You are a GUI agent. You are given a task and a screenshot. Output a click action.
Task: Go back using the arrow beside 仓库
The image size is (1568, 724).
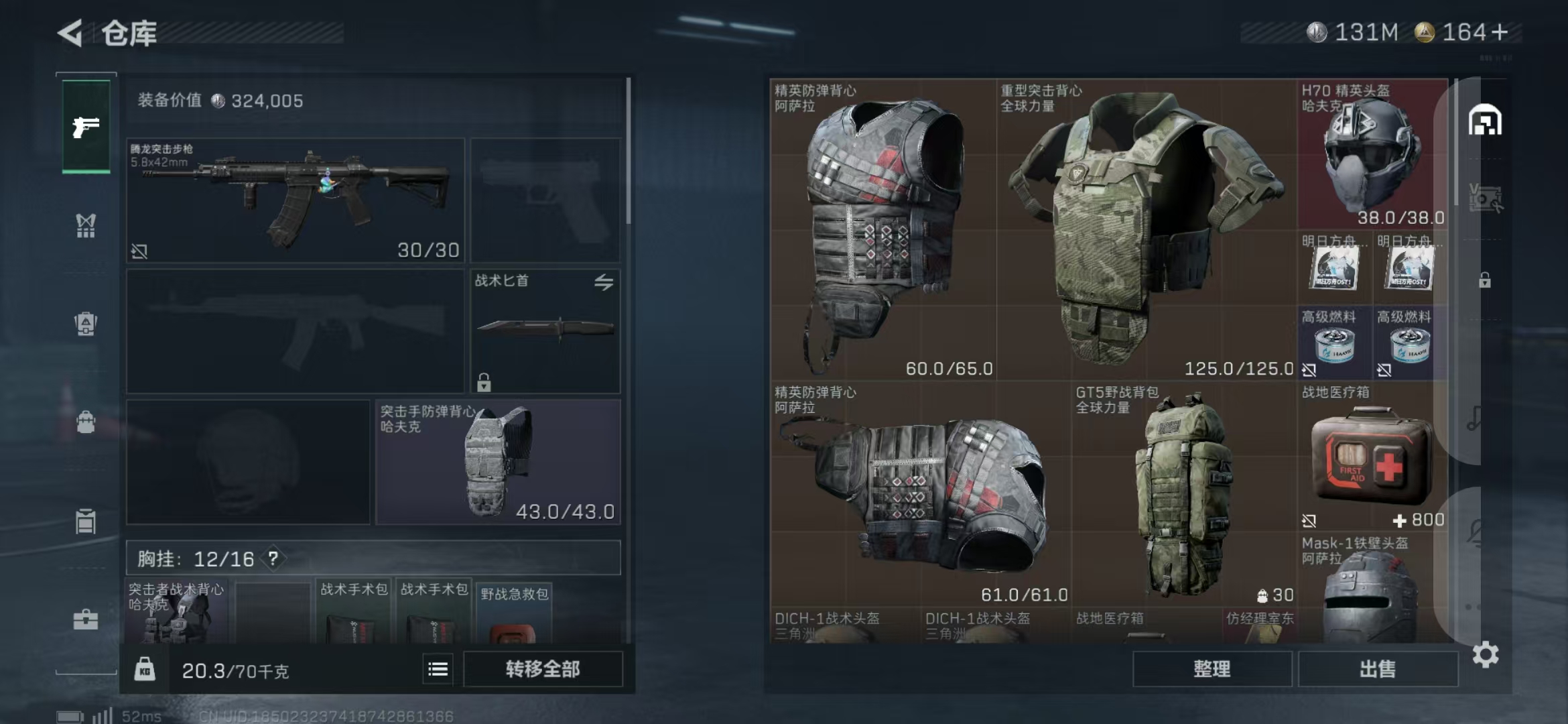coord(71,32)
